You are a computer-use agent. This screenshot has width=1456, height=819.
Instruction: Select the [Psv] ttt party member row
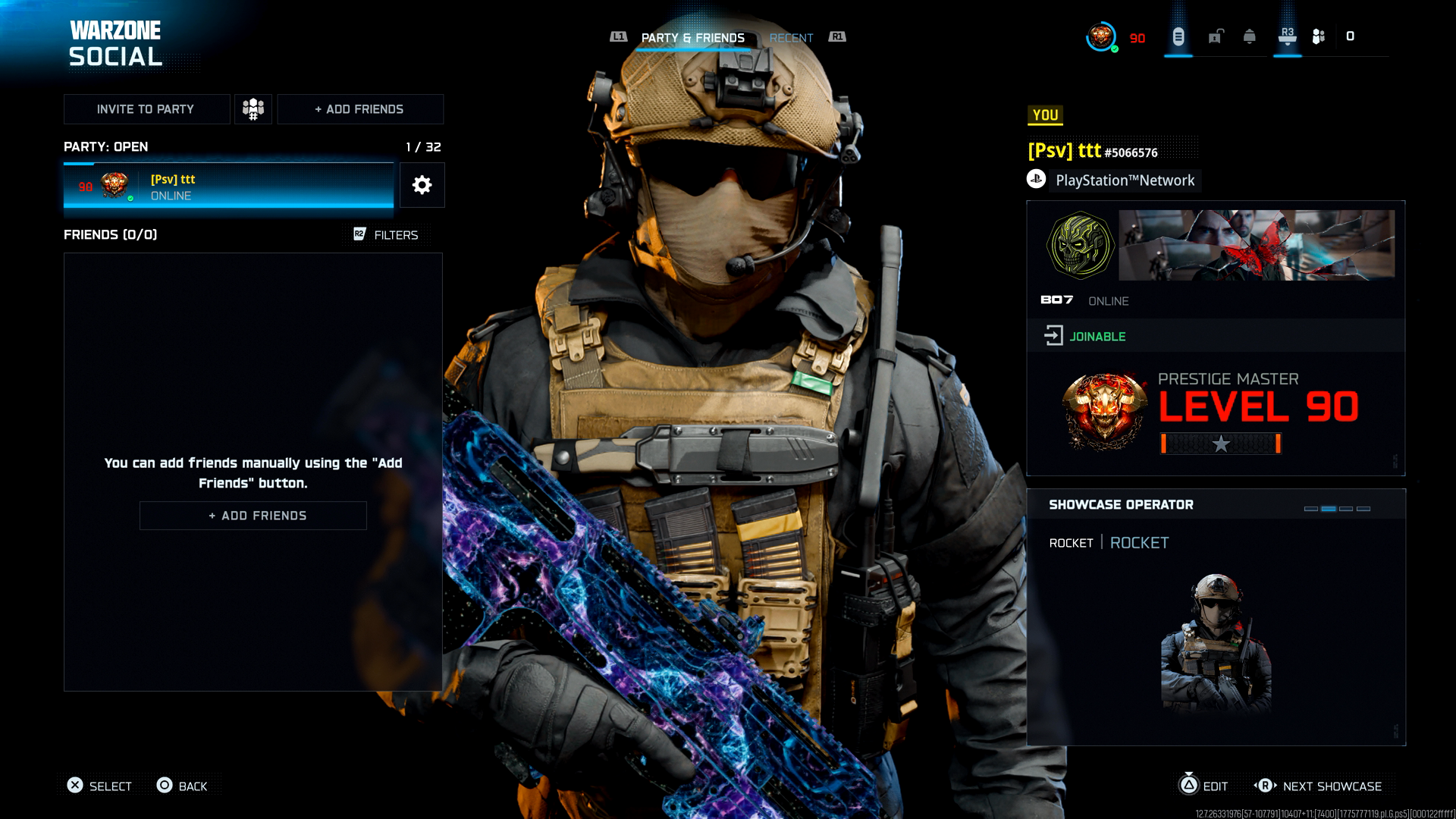click(x=228, y=186)
